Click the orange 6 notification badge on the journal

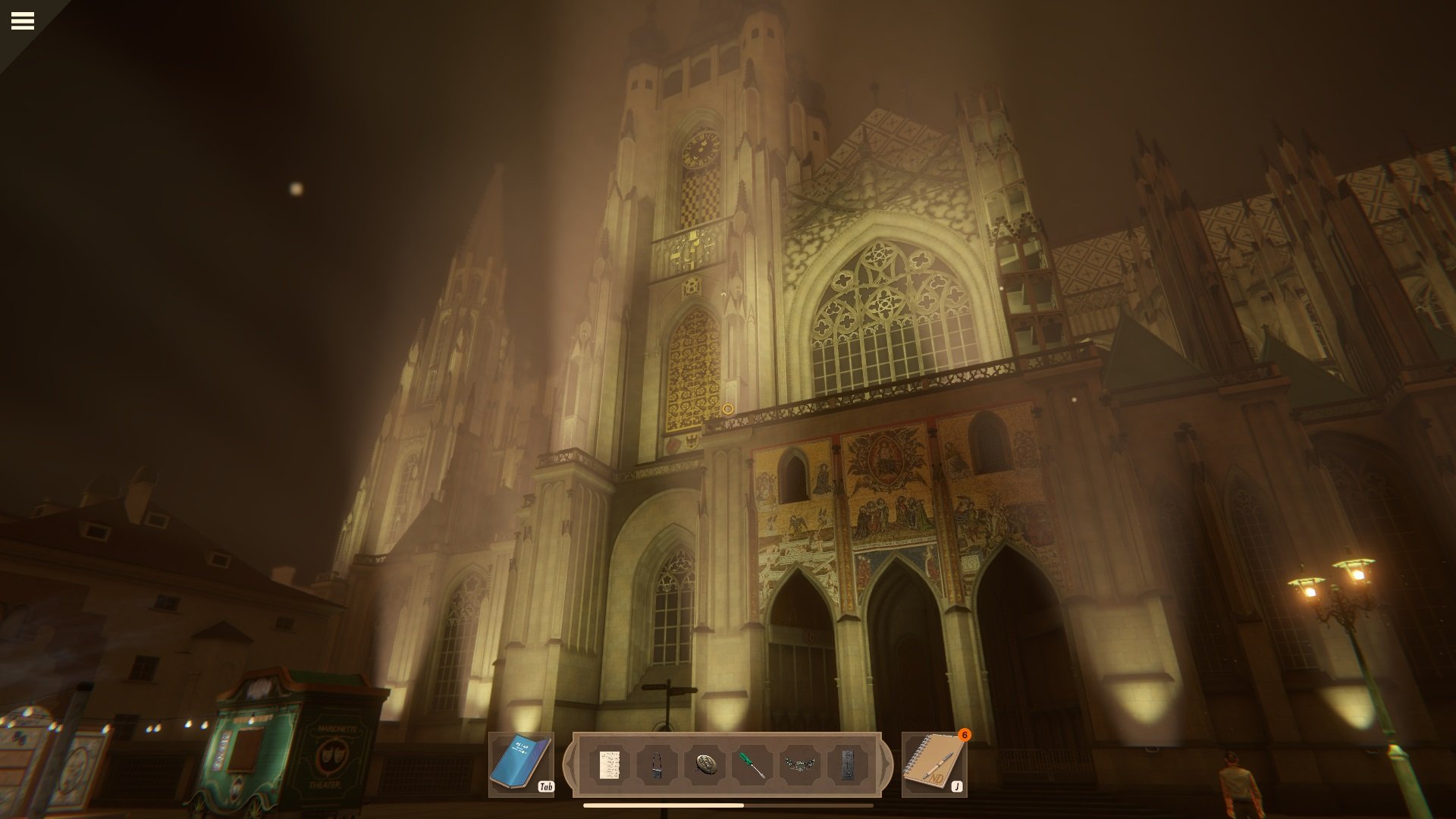[965, 734]
